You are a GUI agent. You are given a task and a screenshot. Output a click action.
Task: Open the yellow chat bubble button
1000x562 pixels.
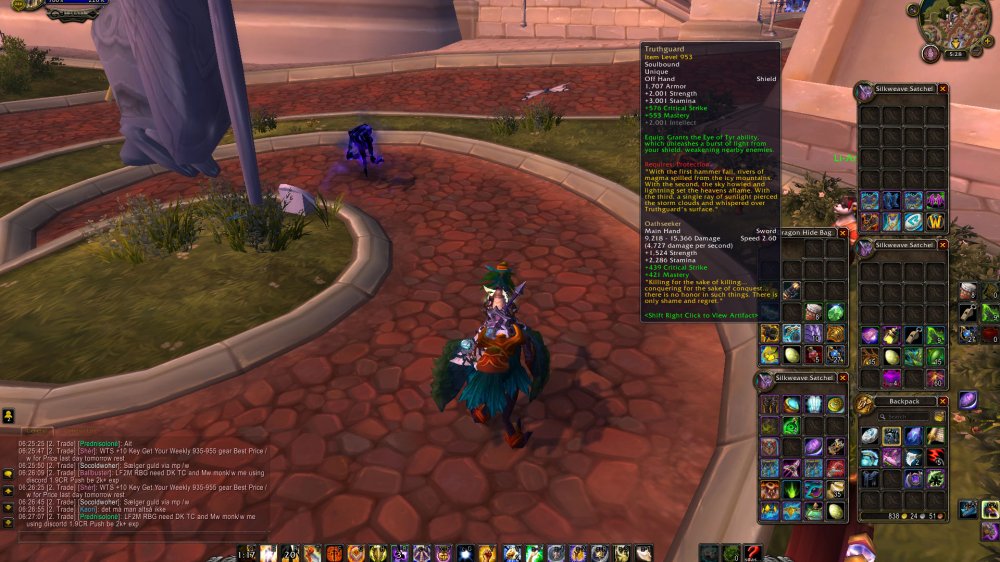click(x=8, y=415)
